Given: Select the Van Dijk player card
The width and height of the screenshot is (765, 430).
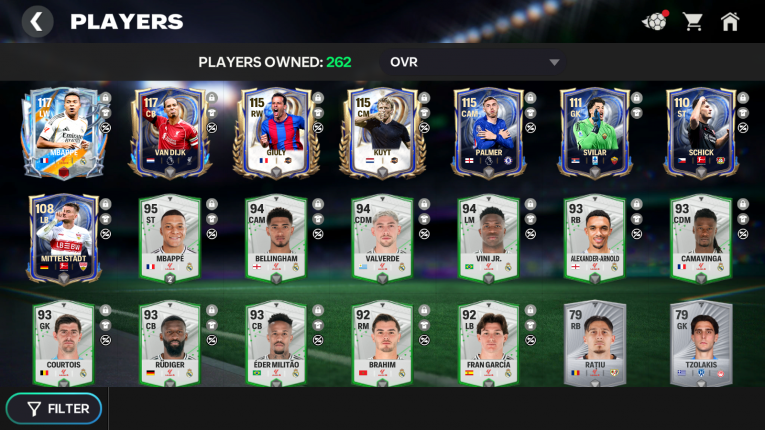Looking at the screenshot, I should (x=165, y=133).
